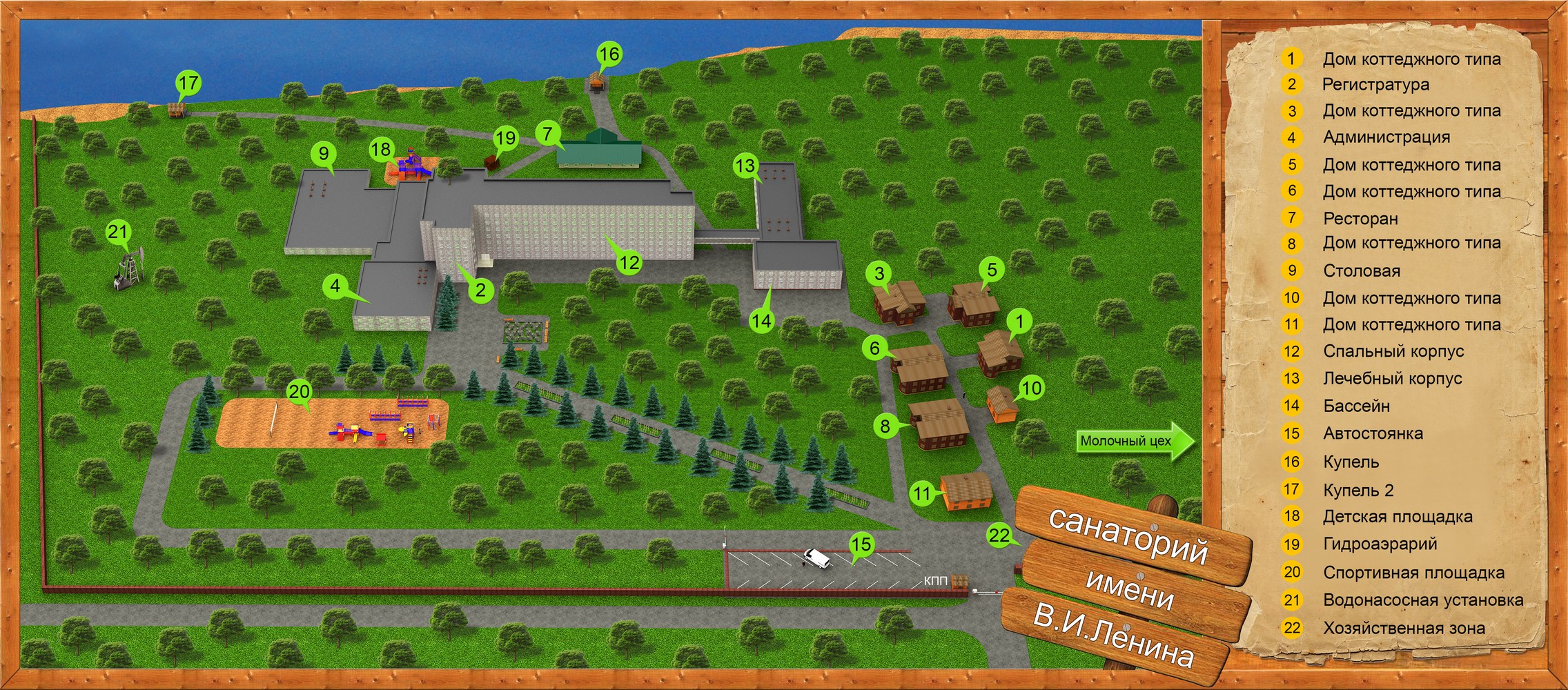Choose map marker 20 on the sports ground
The height and width of the screenshot is (690, 1568).
coord(299,392)
